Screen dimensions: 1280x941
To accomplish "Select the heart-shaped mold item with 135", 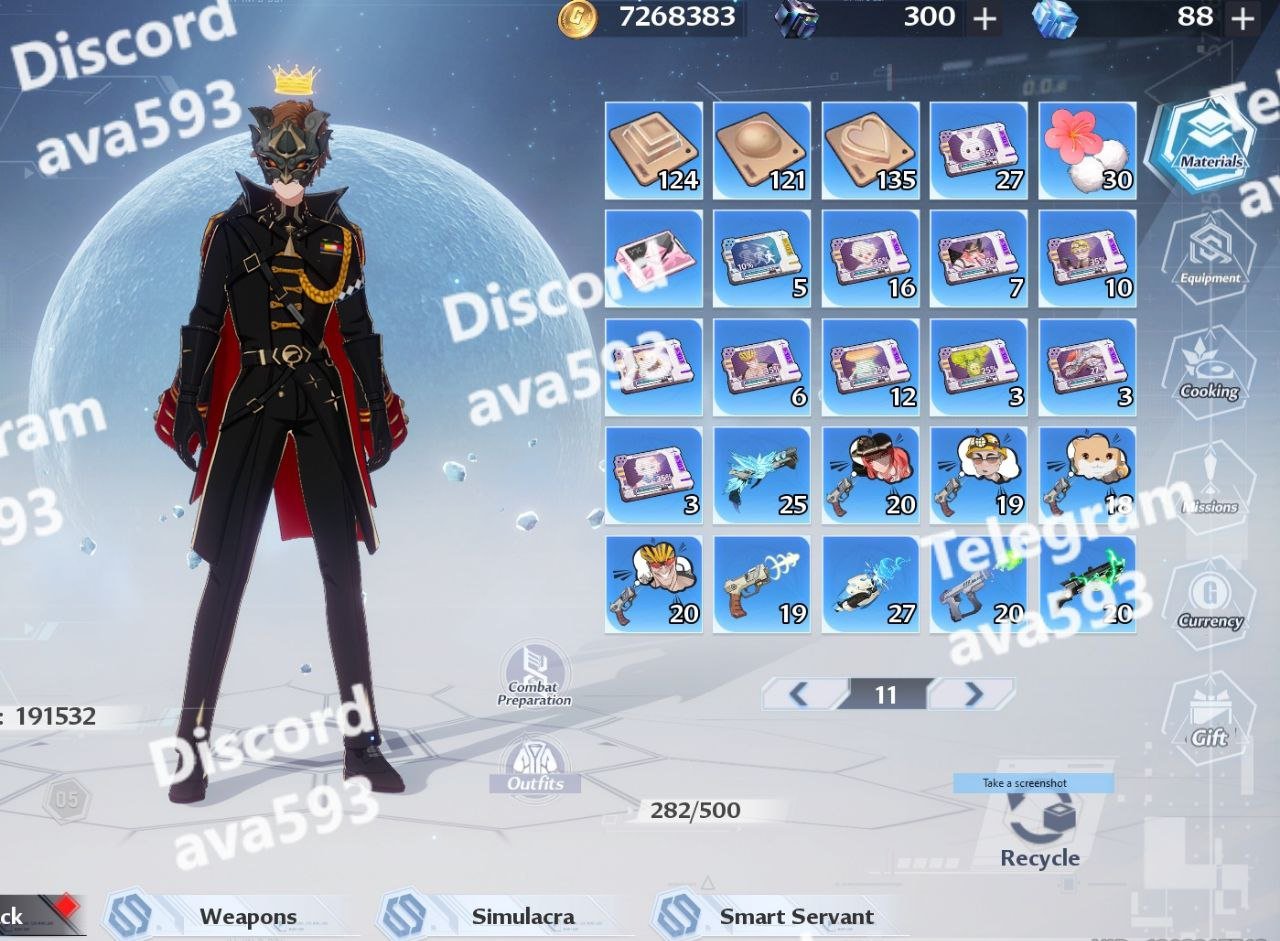I will tap(870, 150).
